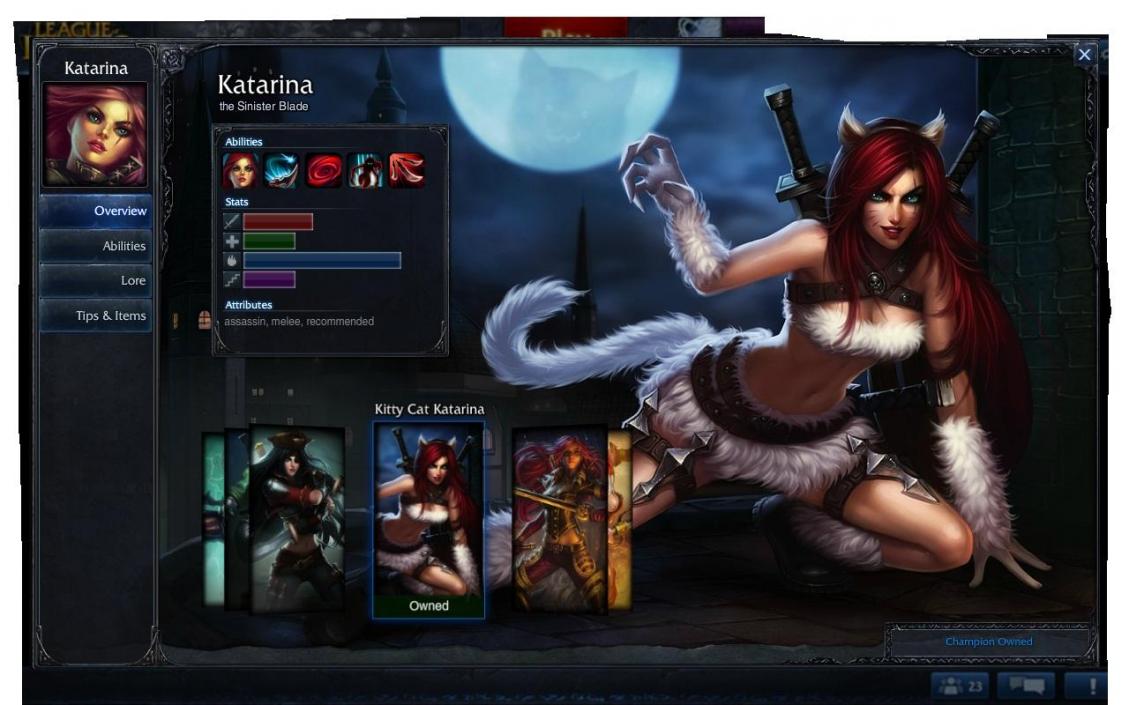Pick the shadowy figure ability icon
Viewport: 1129px width, 705px height.
click(x=365, y=171)
